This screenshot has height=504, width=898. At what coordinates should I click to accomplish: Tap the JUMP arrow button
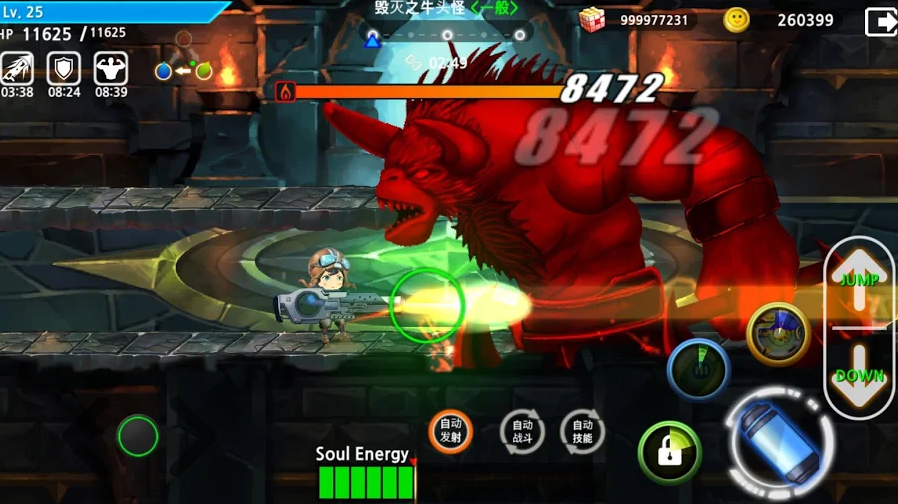click(x=859, y=279)
